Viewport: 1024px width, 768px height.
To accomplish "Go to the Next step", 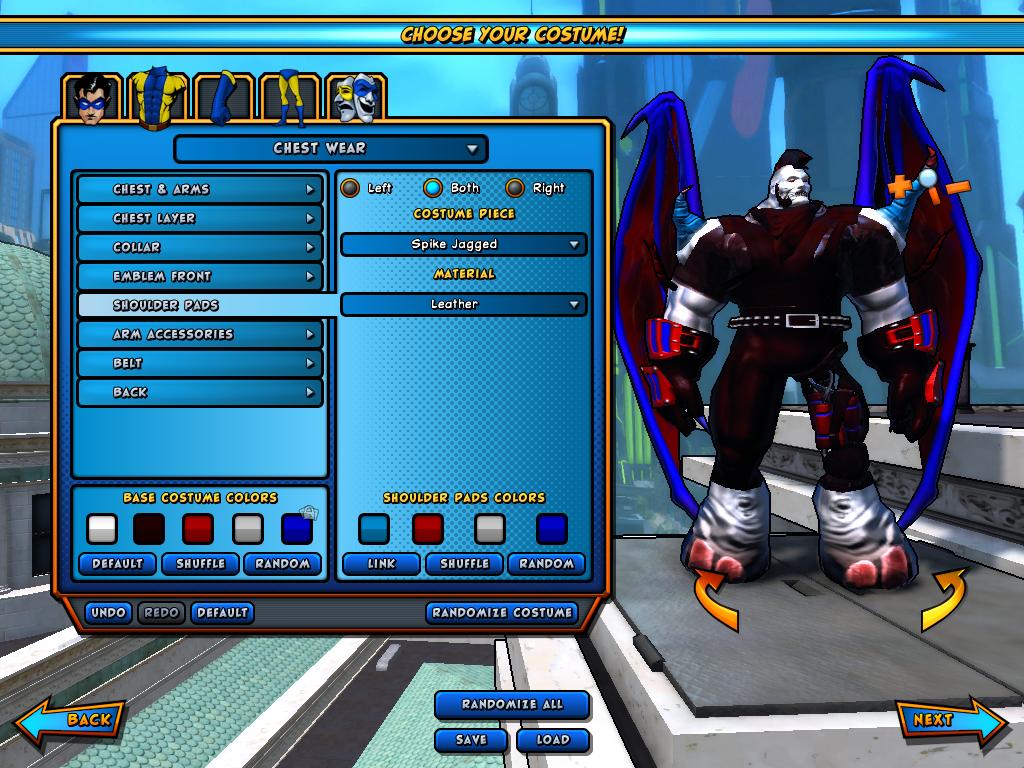I will [x=945, y=720].
